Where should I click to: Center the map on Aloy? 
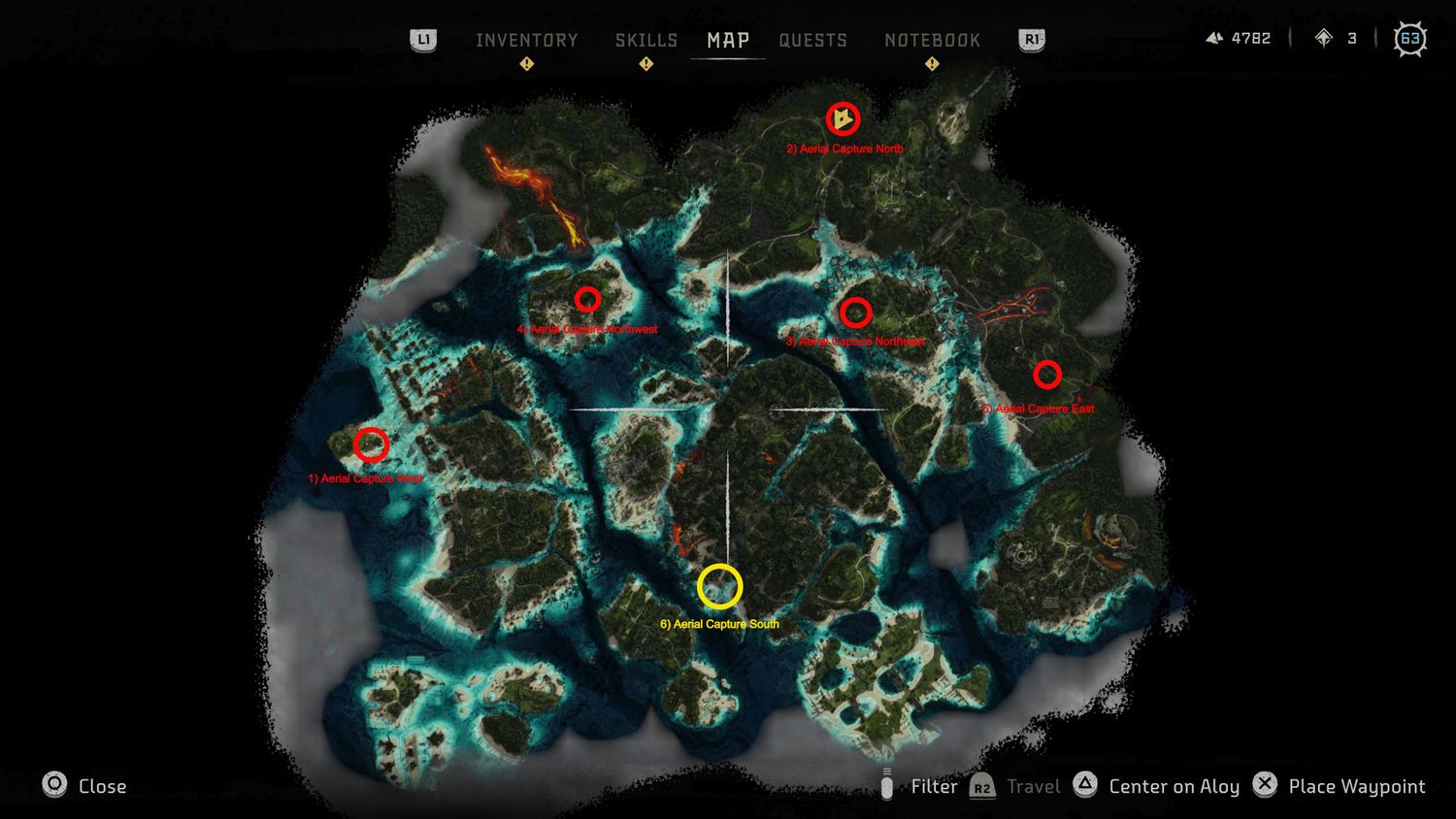pos(1156,786)
